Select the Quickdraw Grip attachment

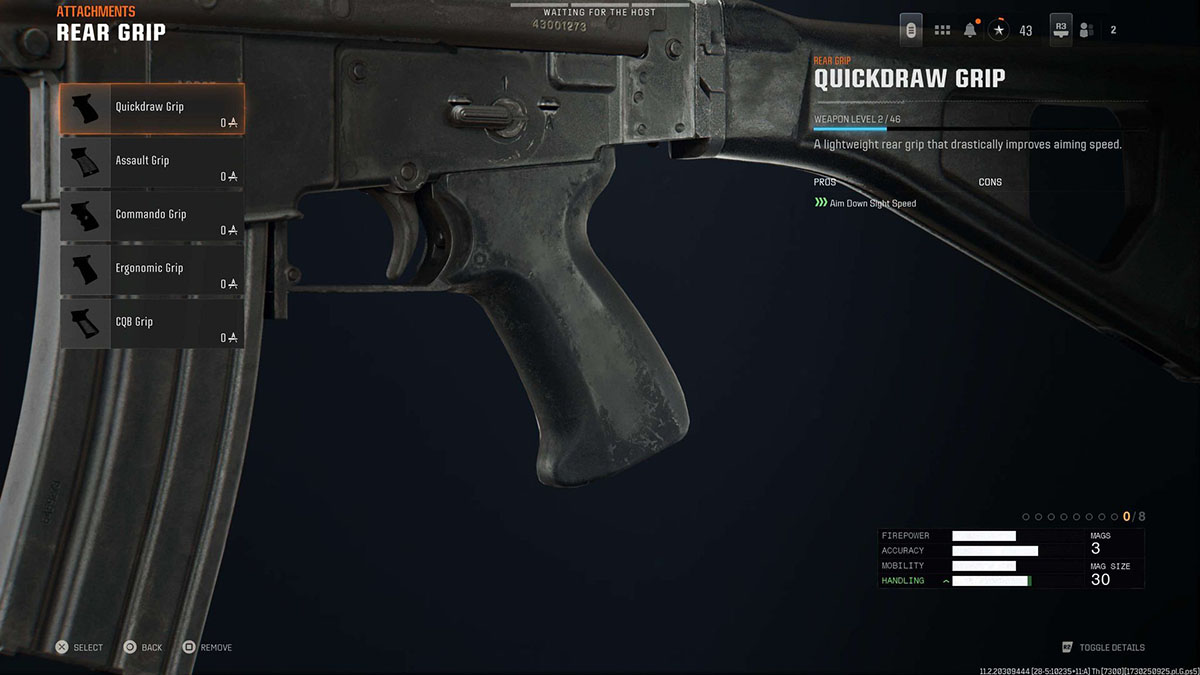tap(151, 109)
